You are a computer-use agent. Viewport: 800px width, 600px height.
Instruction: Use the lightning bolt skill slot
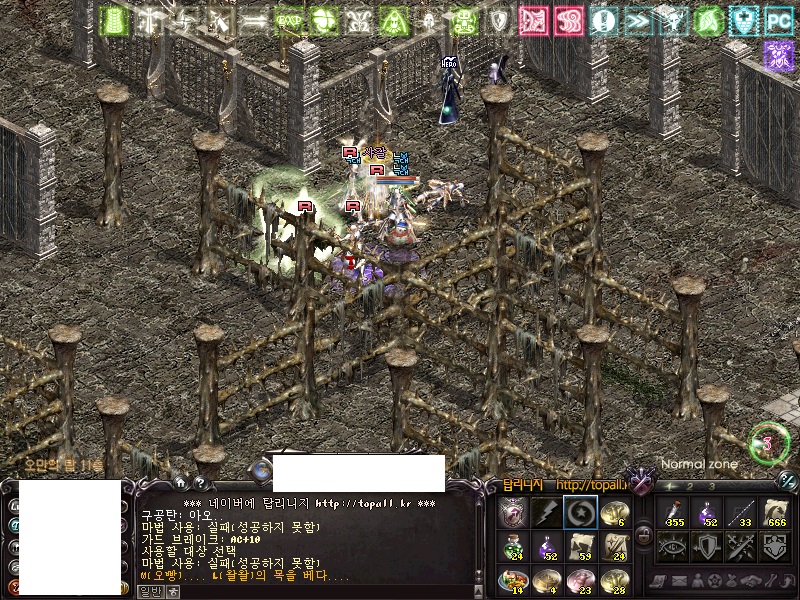[x=546, y=512]
